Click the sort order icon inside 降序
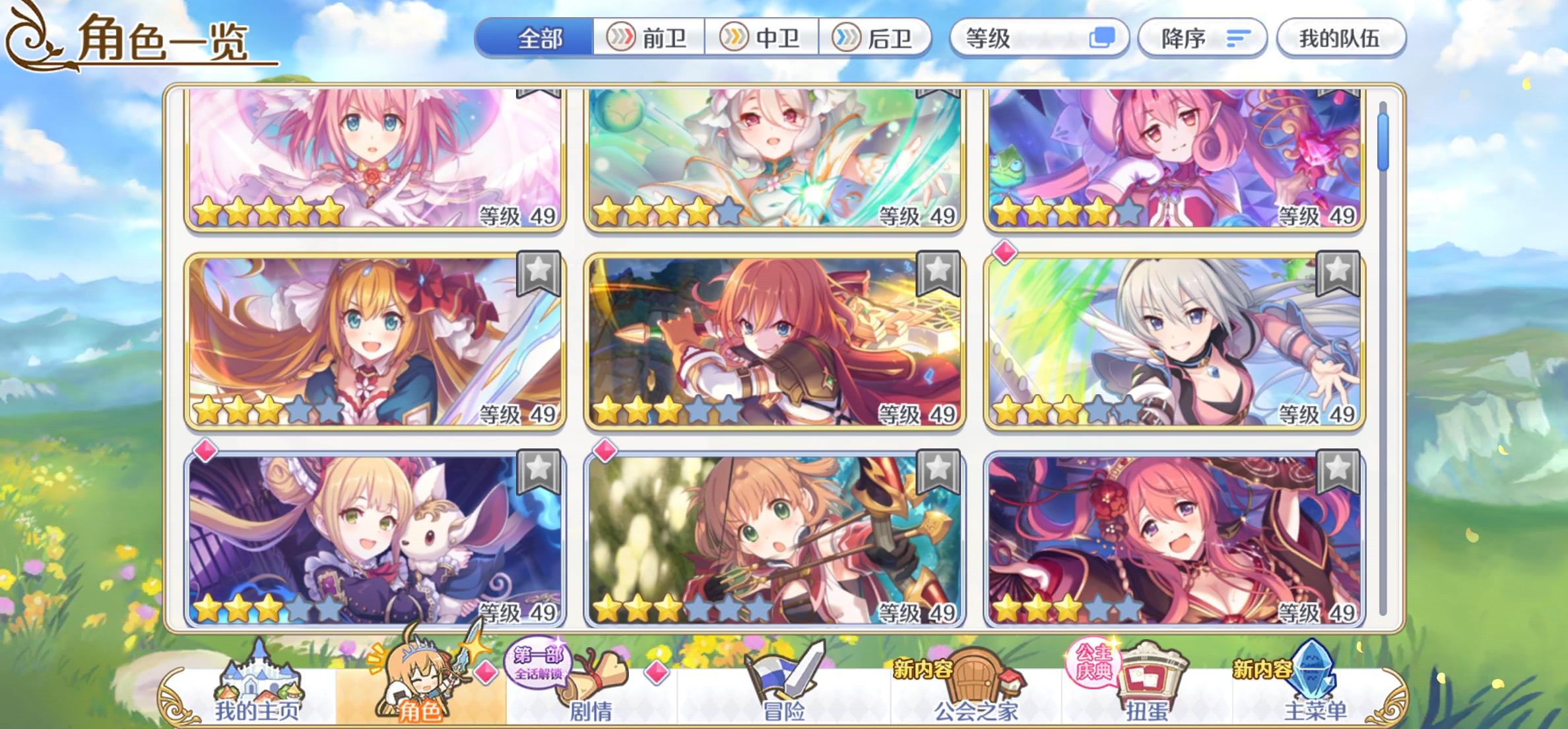The image size is (1568, 729). click(x=1239, y=38)
